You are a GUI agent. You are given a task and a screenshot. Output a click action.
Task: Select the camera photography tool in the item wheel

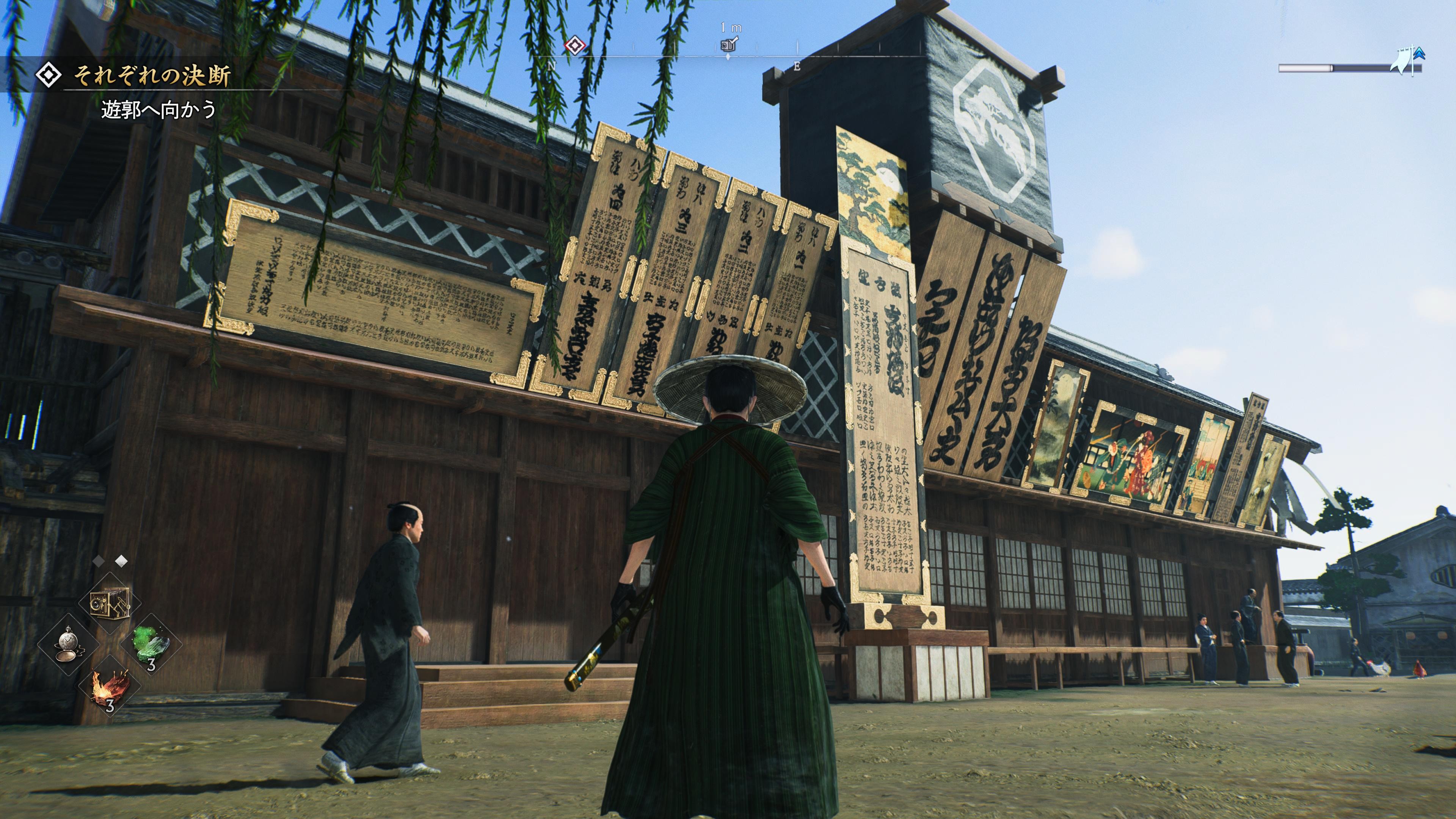pos(110,602)
